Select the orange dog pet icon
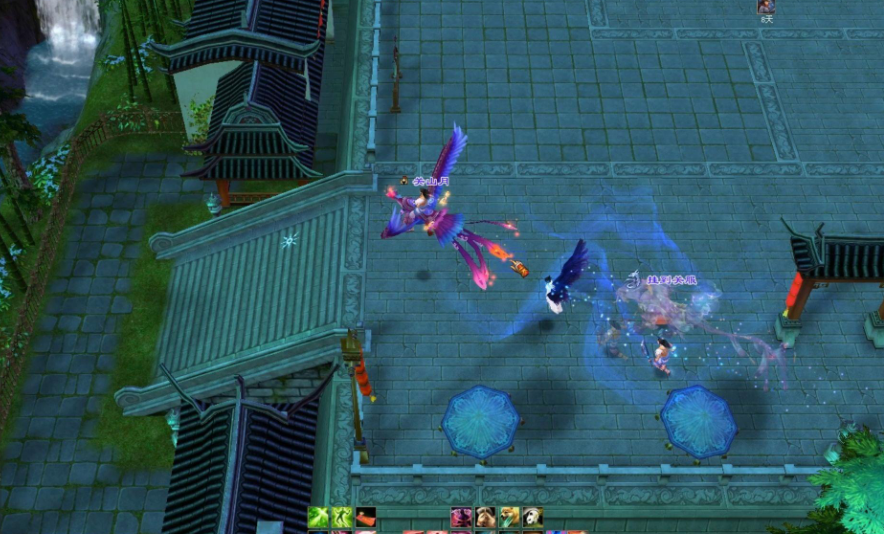Viewport: 884px width, 534px height. click(509, 517)
